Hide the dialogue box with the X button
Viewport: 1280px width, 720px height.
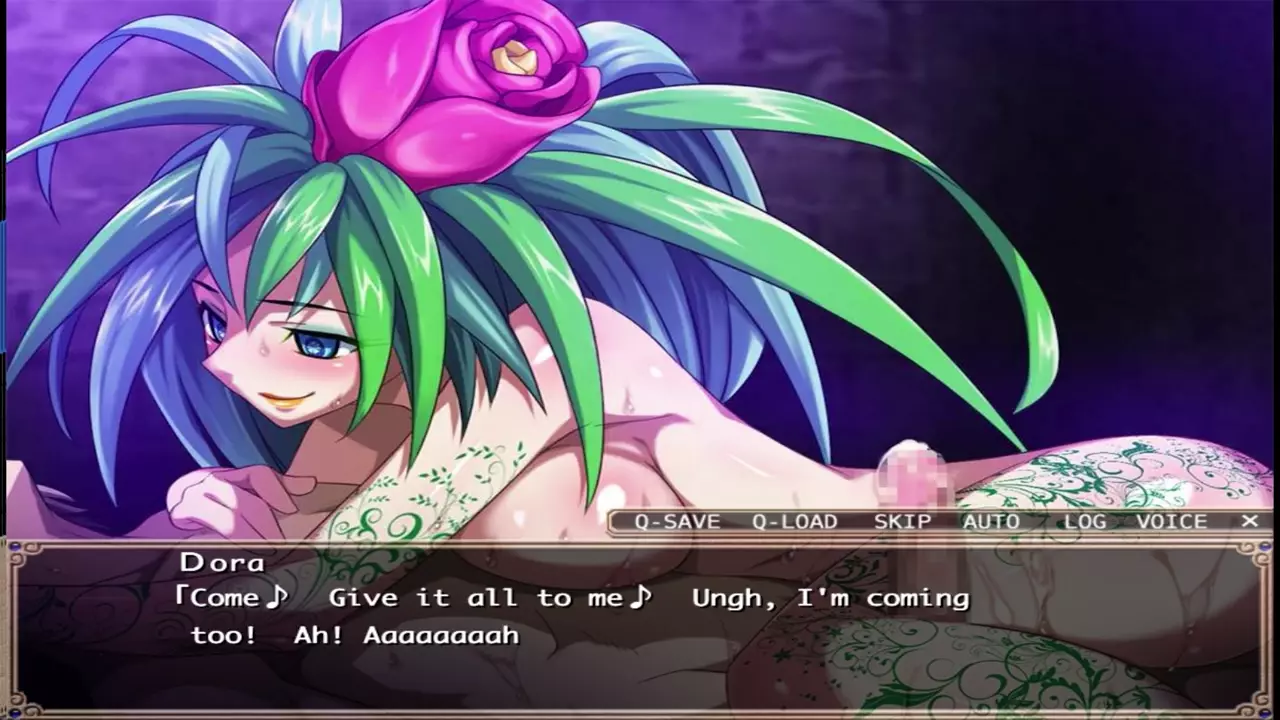coord(1249,521)
